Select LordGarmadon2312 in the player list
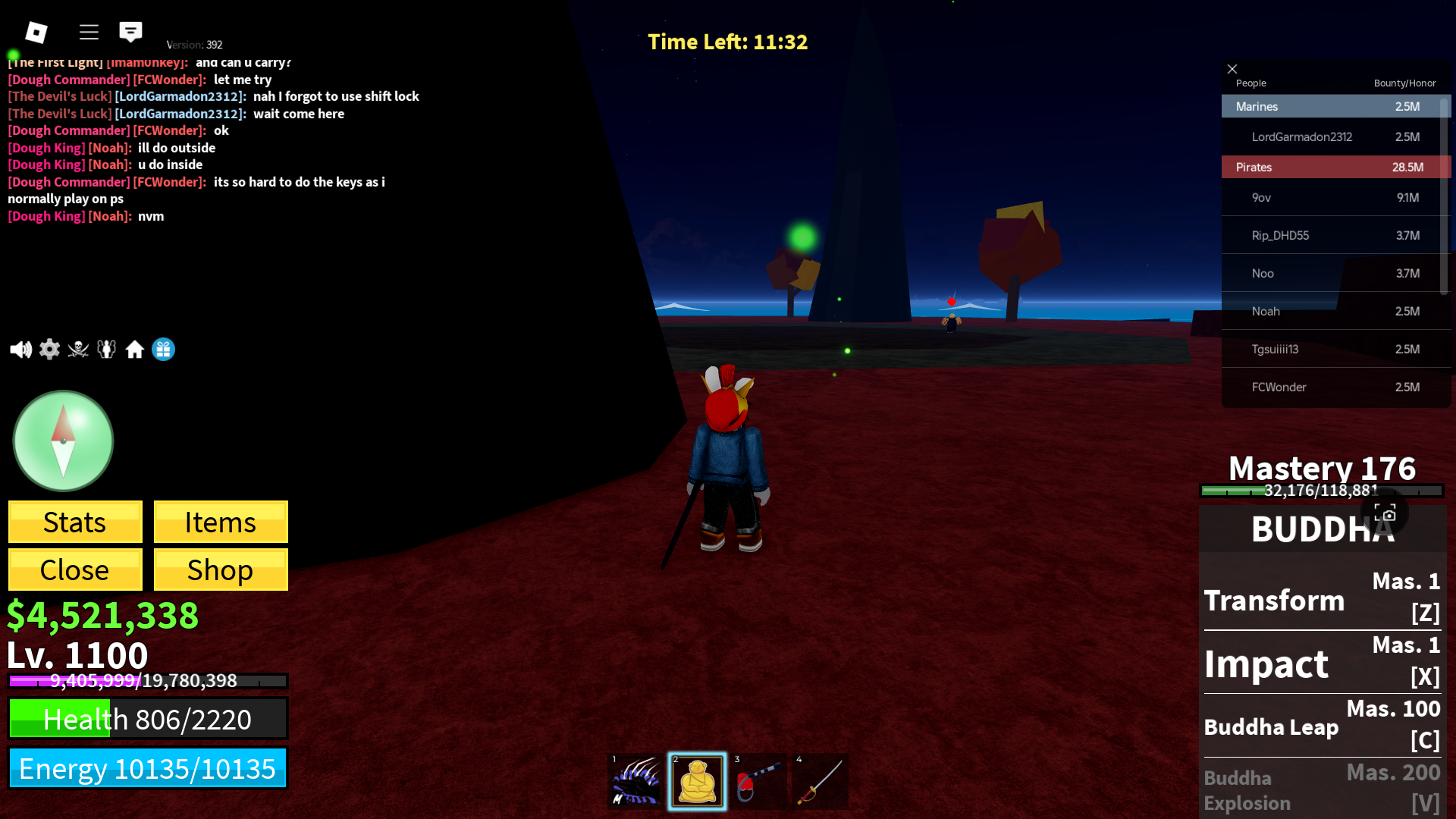The height and width of the screenshot is (819, 1456). click(1301, 137)
